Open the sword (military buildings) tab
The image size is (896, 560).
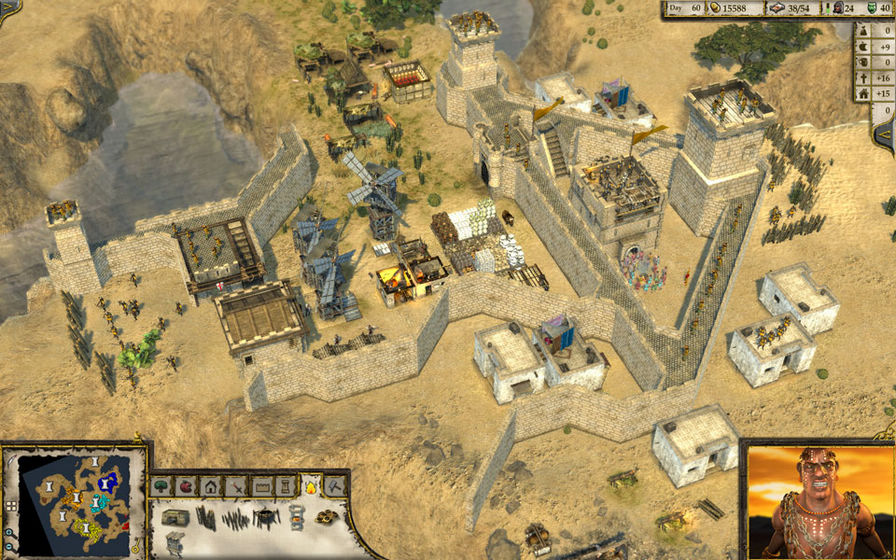point(236,487)
